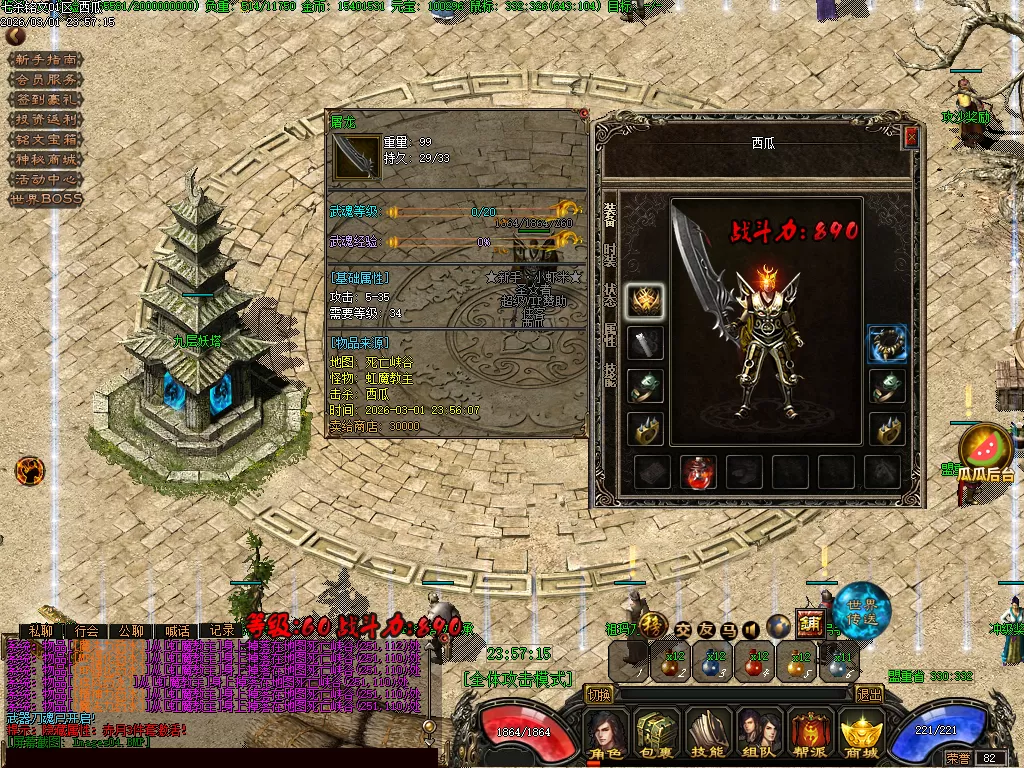Close the 西瓜 character equipment panel
The width and height of the screenshot is (1024, 768).
pos(910,138)
